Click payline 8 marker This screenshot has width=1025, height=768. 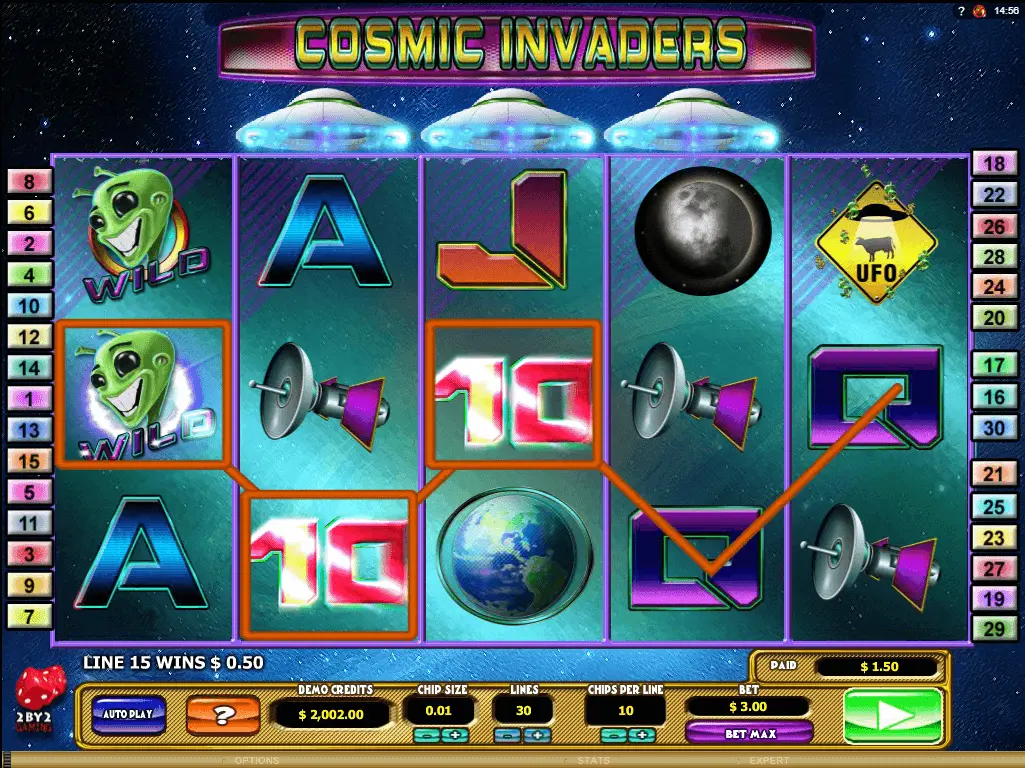coord(29,182)
